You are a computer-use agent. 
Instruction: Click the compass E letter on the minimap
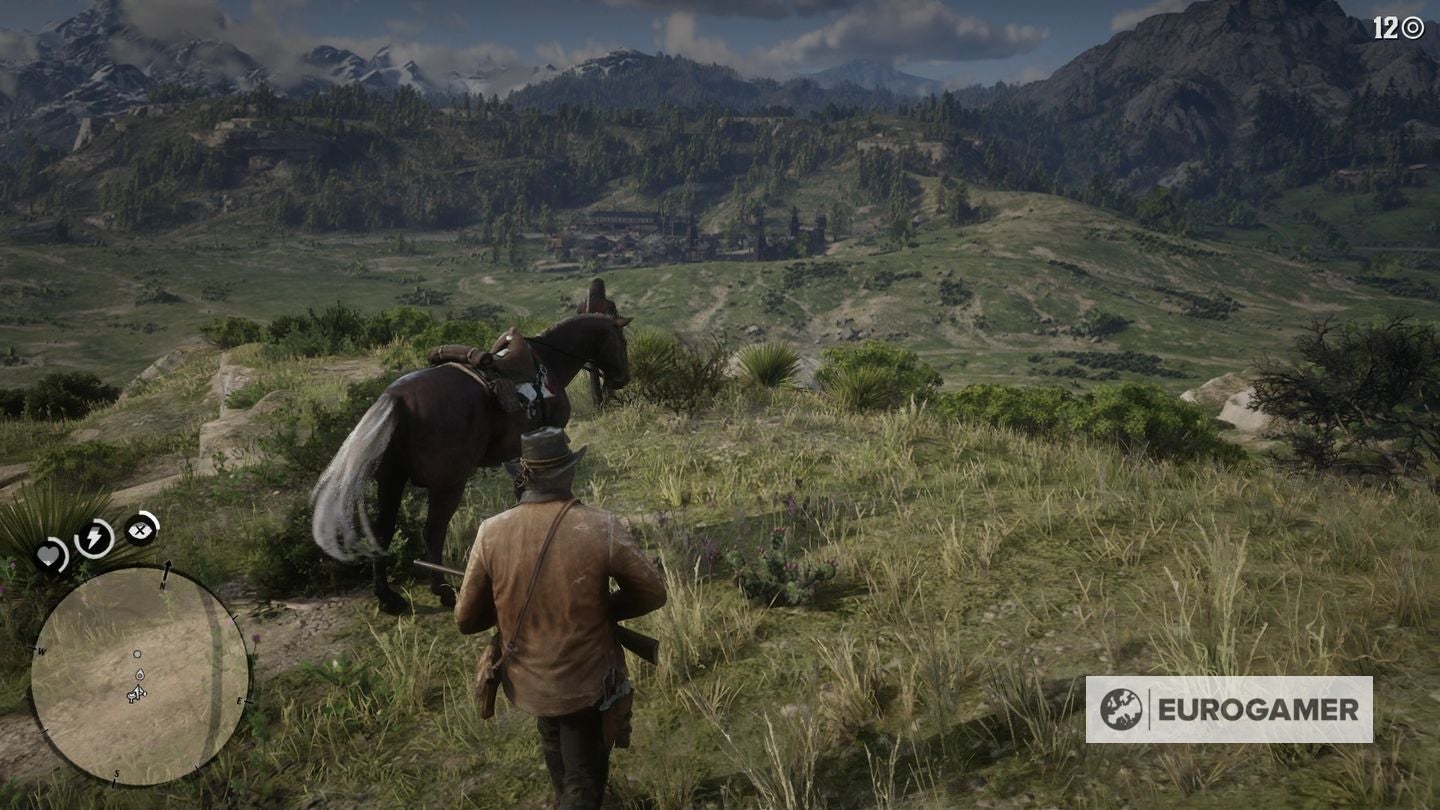(x=240, y=699)
